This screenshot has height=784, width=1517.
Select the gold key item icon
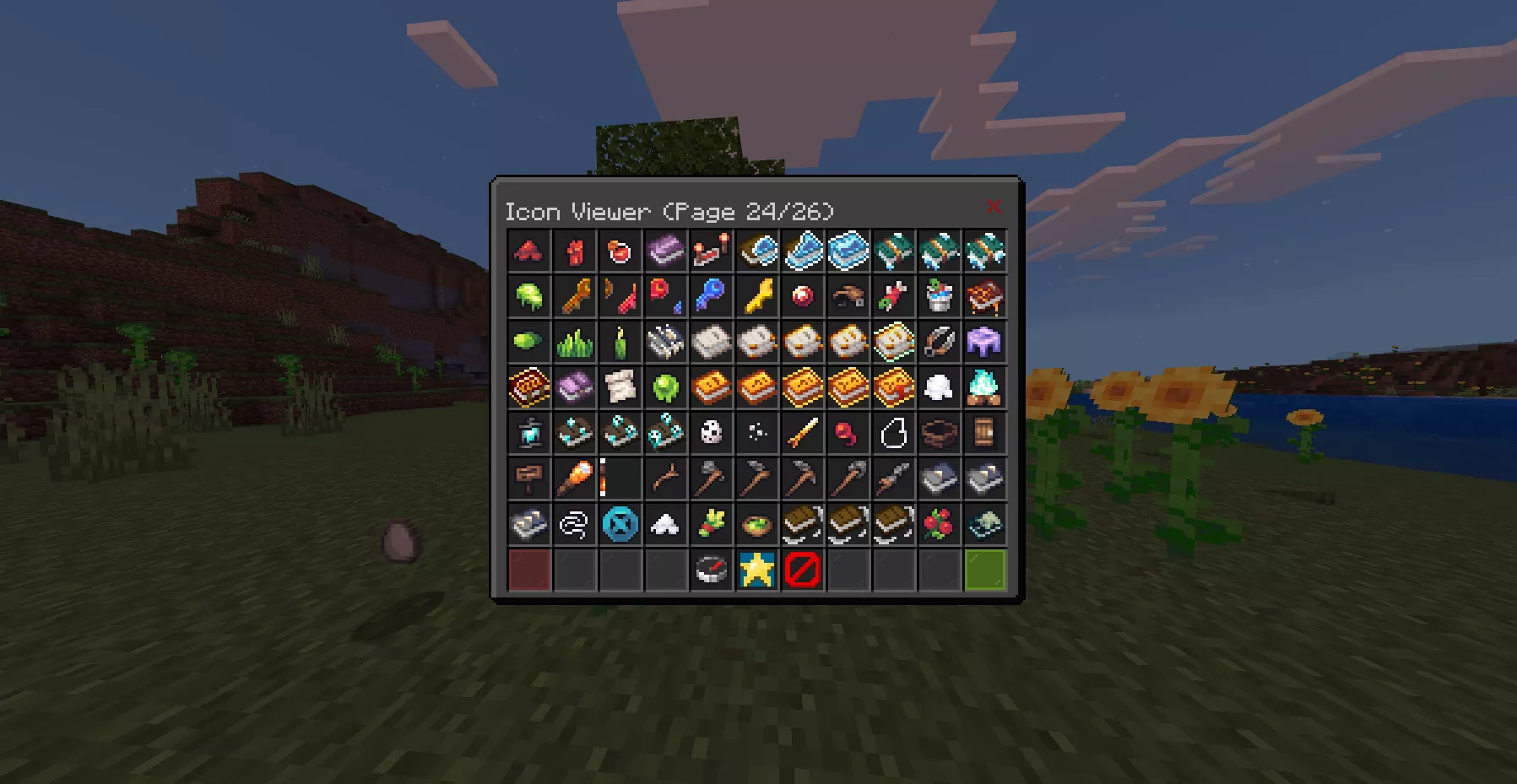click(757, 296)
